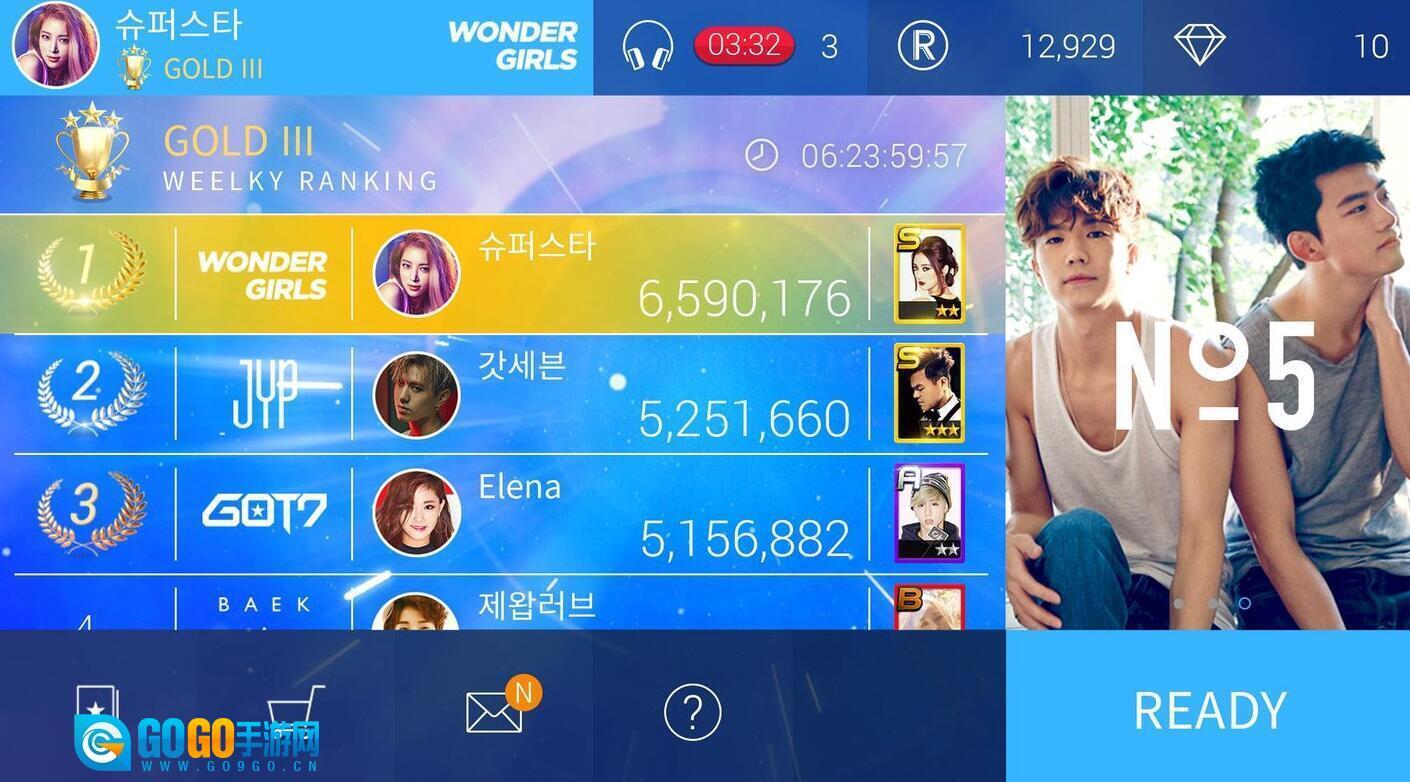Open the Wonder Girls logo in top bar

513,46
